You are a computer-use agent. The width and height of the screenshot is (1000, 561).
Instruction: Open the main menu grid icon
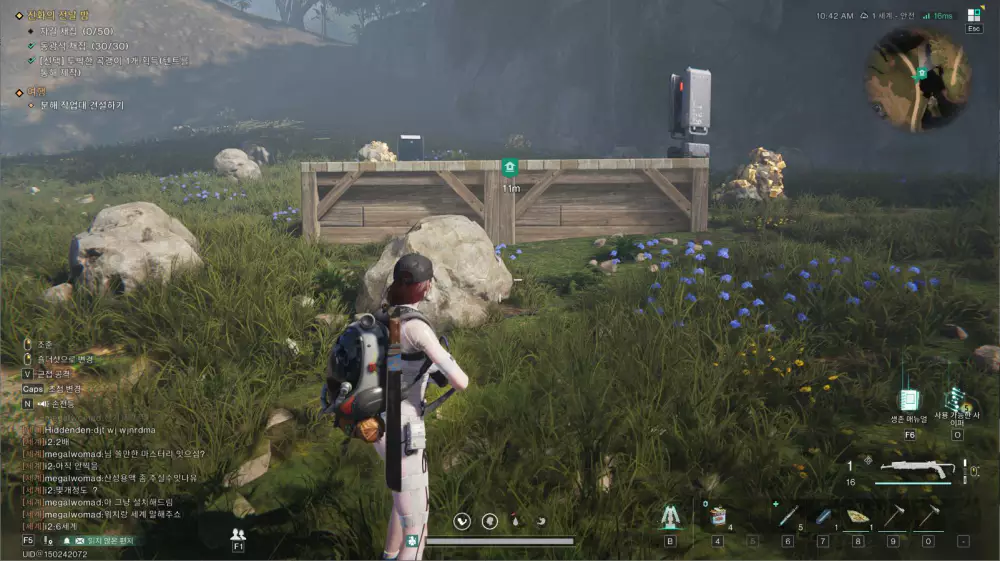[974, 15]
